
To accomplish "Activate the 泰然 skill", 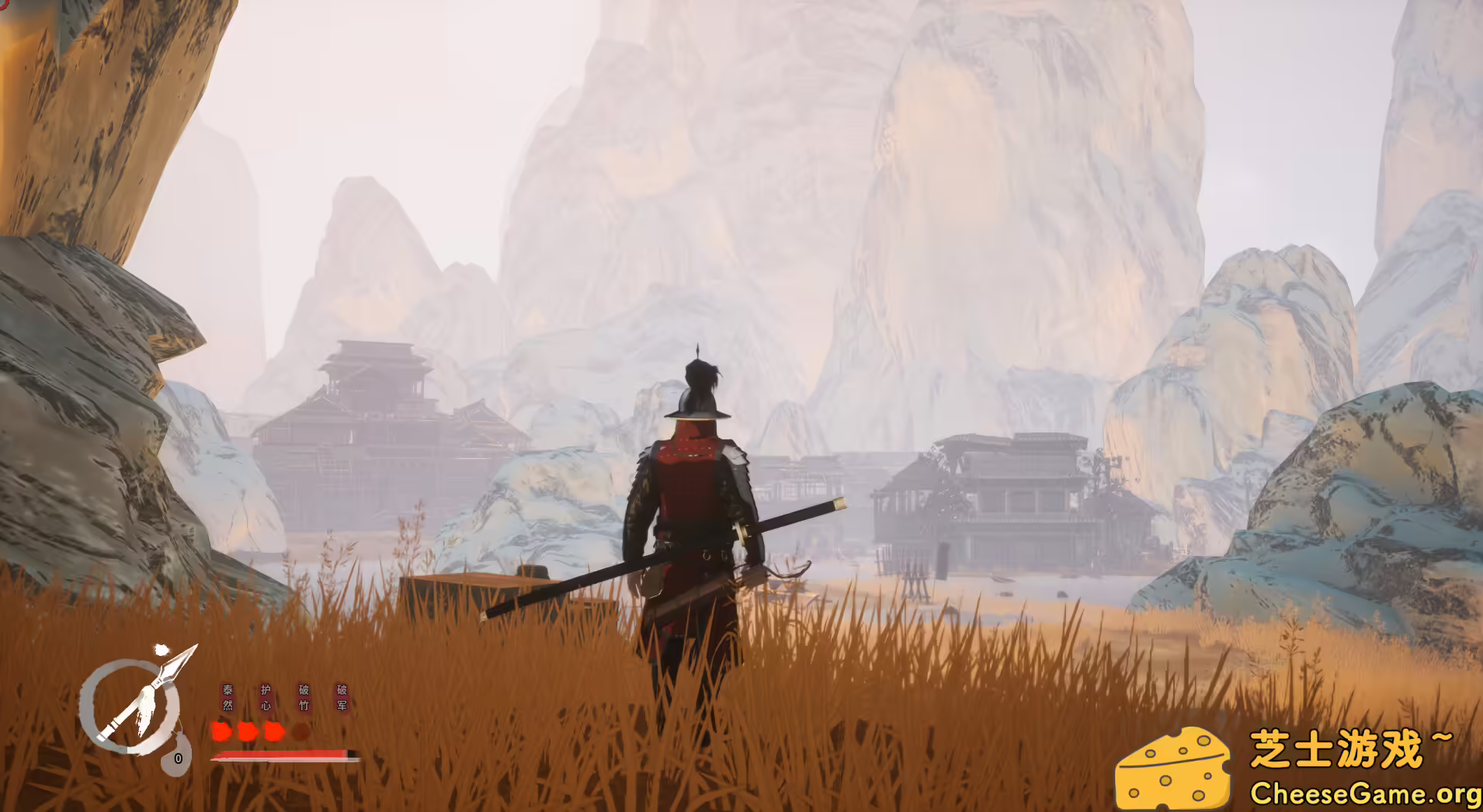I will (227, 697).
